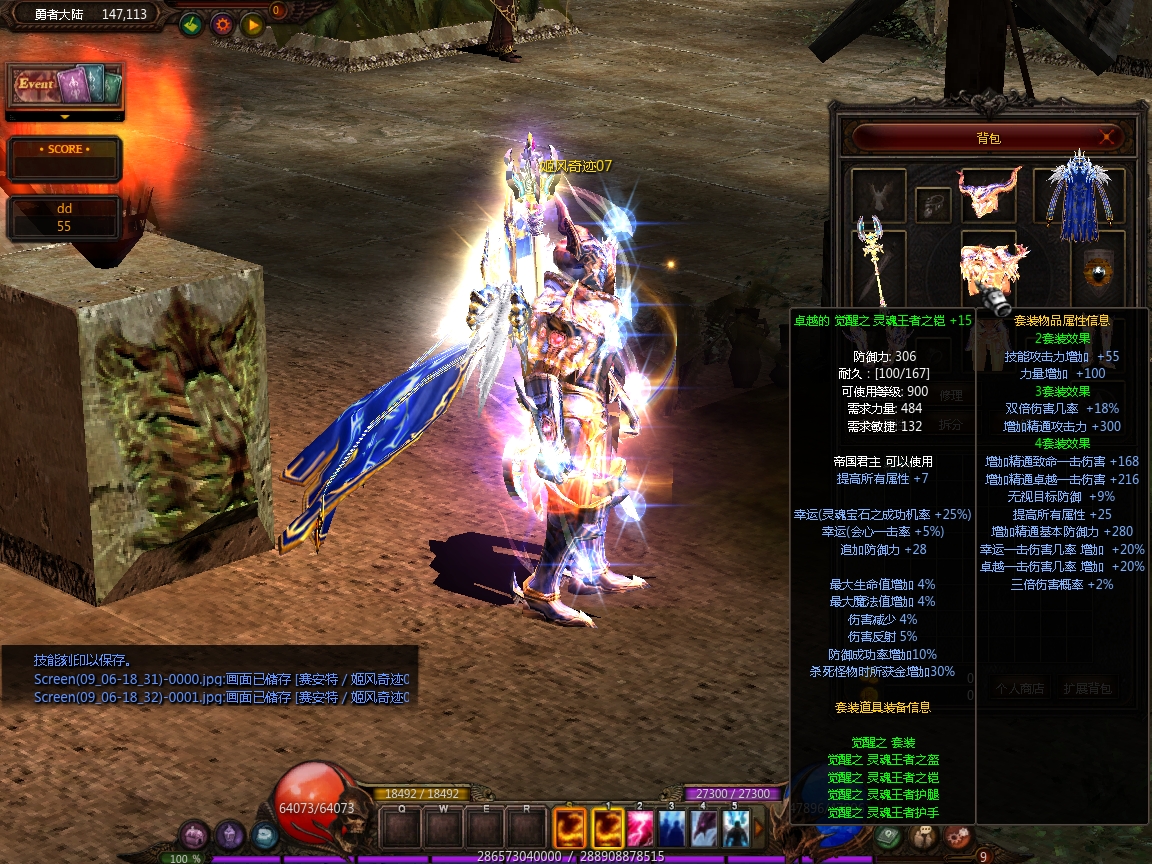The width and height of the screenshot is (1152, 864).
Task: Open the pink round menu button at bottom left
Action: point(194,835)
